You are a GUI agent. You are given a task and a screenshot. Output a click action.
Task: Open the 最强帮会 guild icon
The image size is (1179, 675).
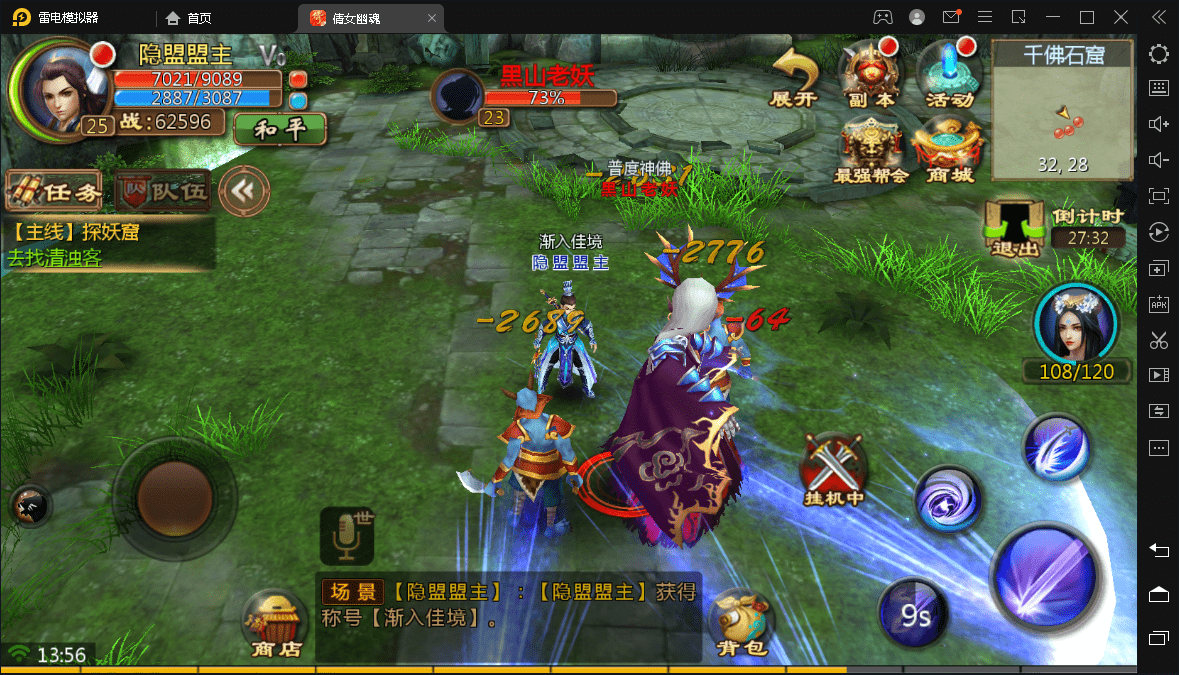point(871,151)
